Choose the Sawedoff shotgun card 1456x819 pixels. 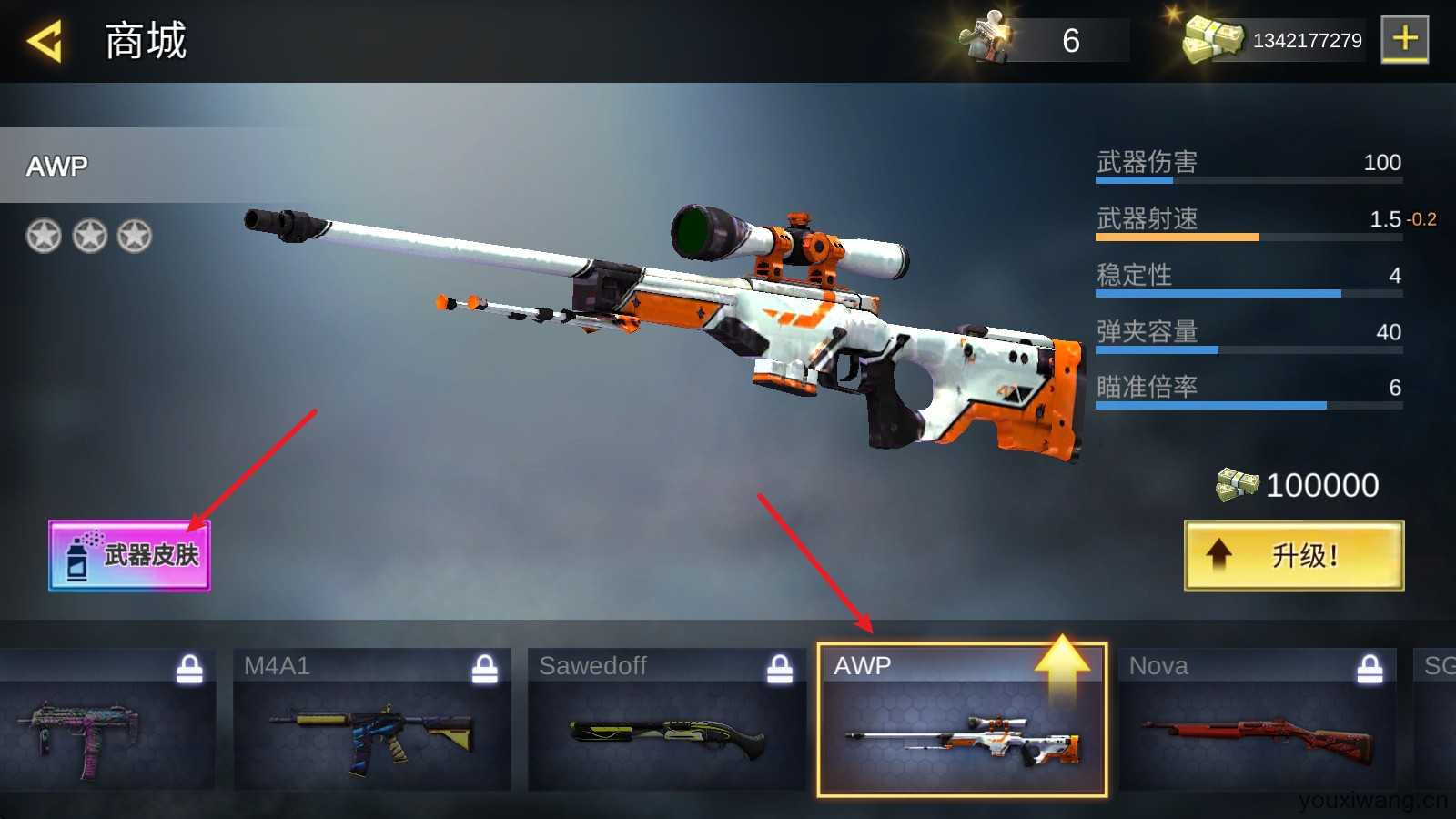click(666, 721)
